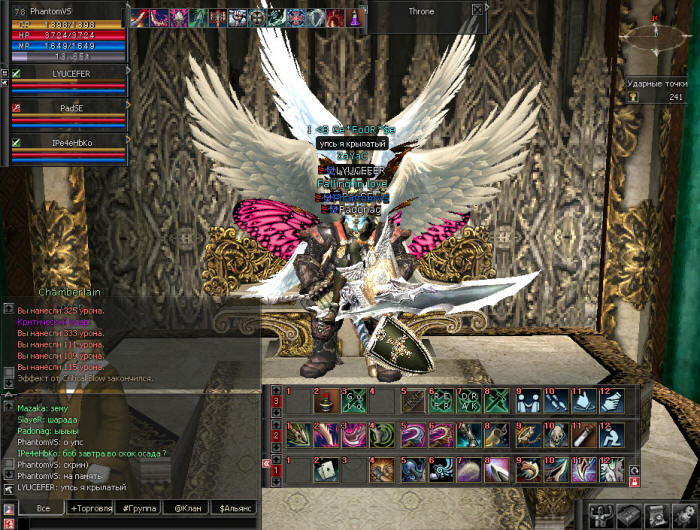Use the red potion in top hotbar

pyautogui.click(x=327, y=401)
